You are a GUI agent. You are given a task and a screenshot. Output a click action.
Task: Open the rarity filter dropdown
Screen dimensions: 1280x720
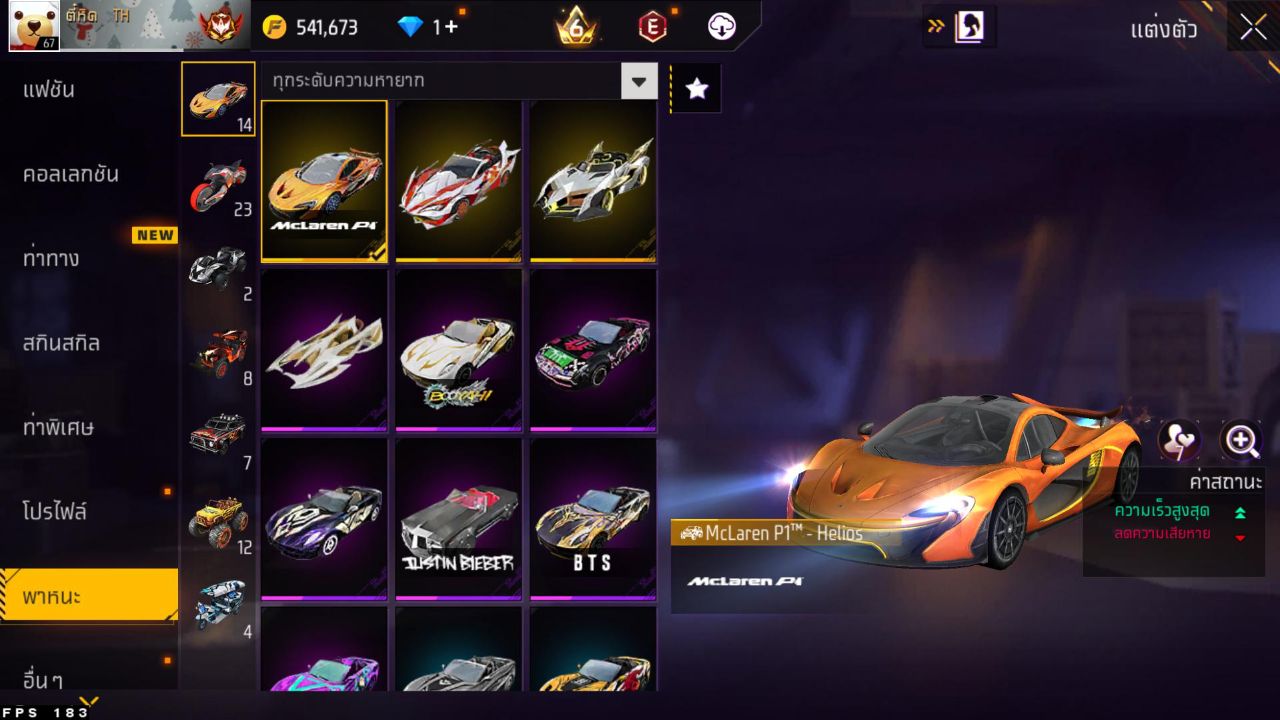tap(640, 81)
